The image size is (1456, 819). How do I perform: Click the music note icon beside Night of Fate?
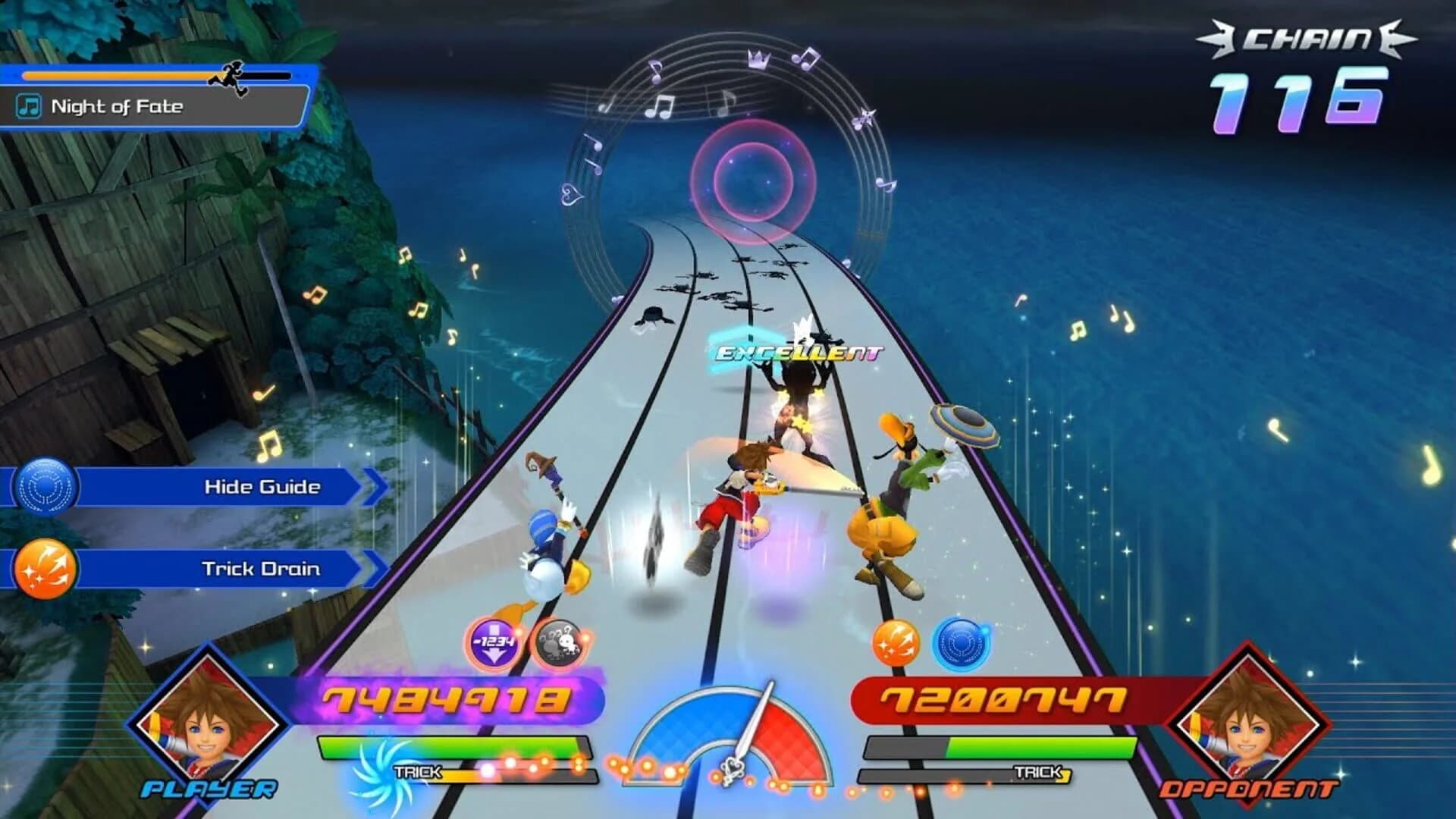coord(28,106)
